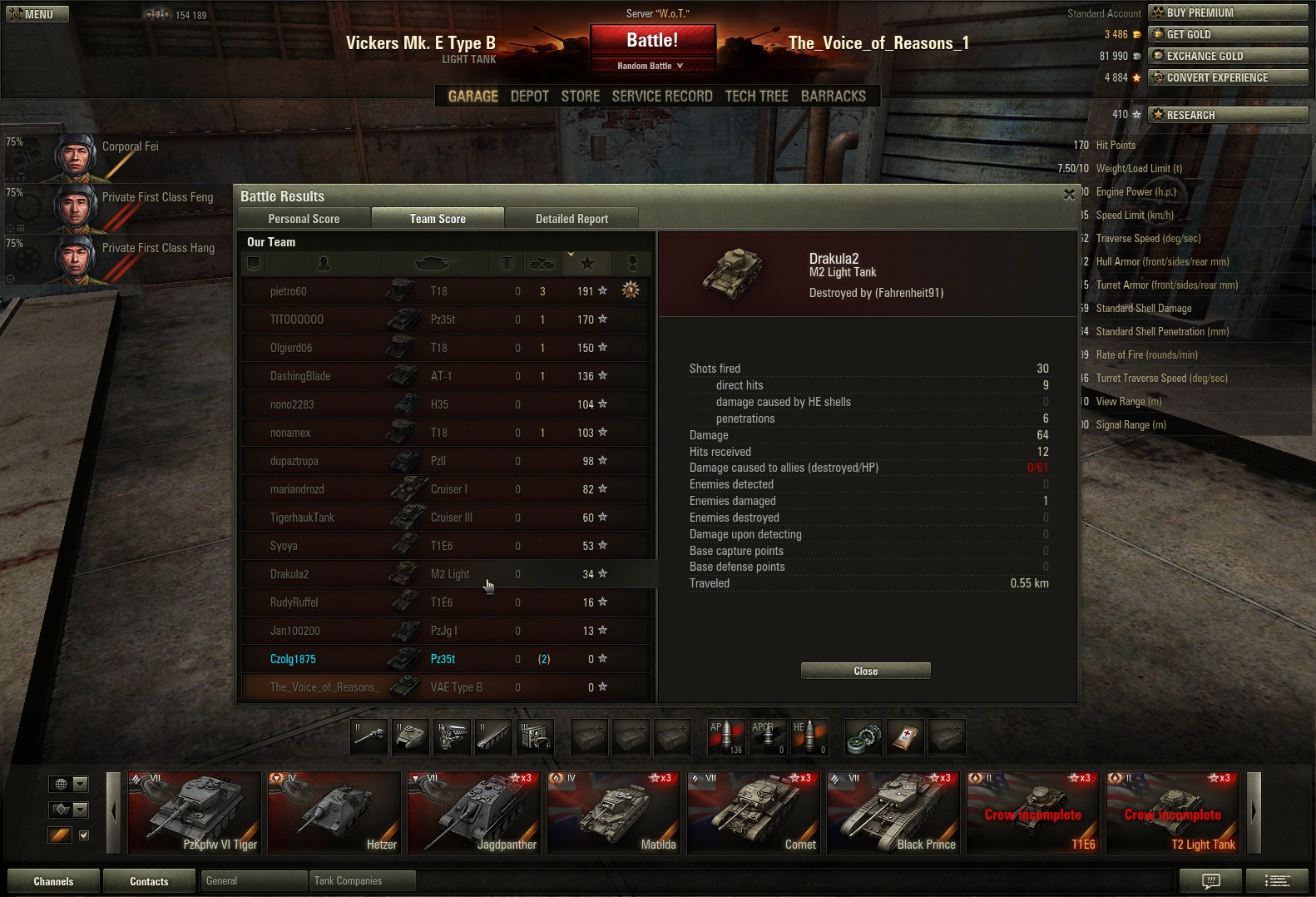The height and width of the screenshot is (897, 1316).
Task: Open the main MENU
Action: point(37,14)
